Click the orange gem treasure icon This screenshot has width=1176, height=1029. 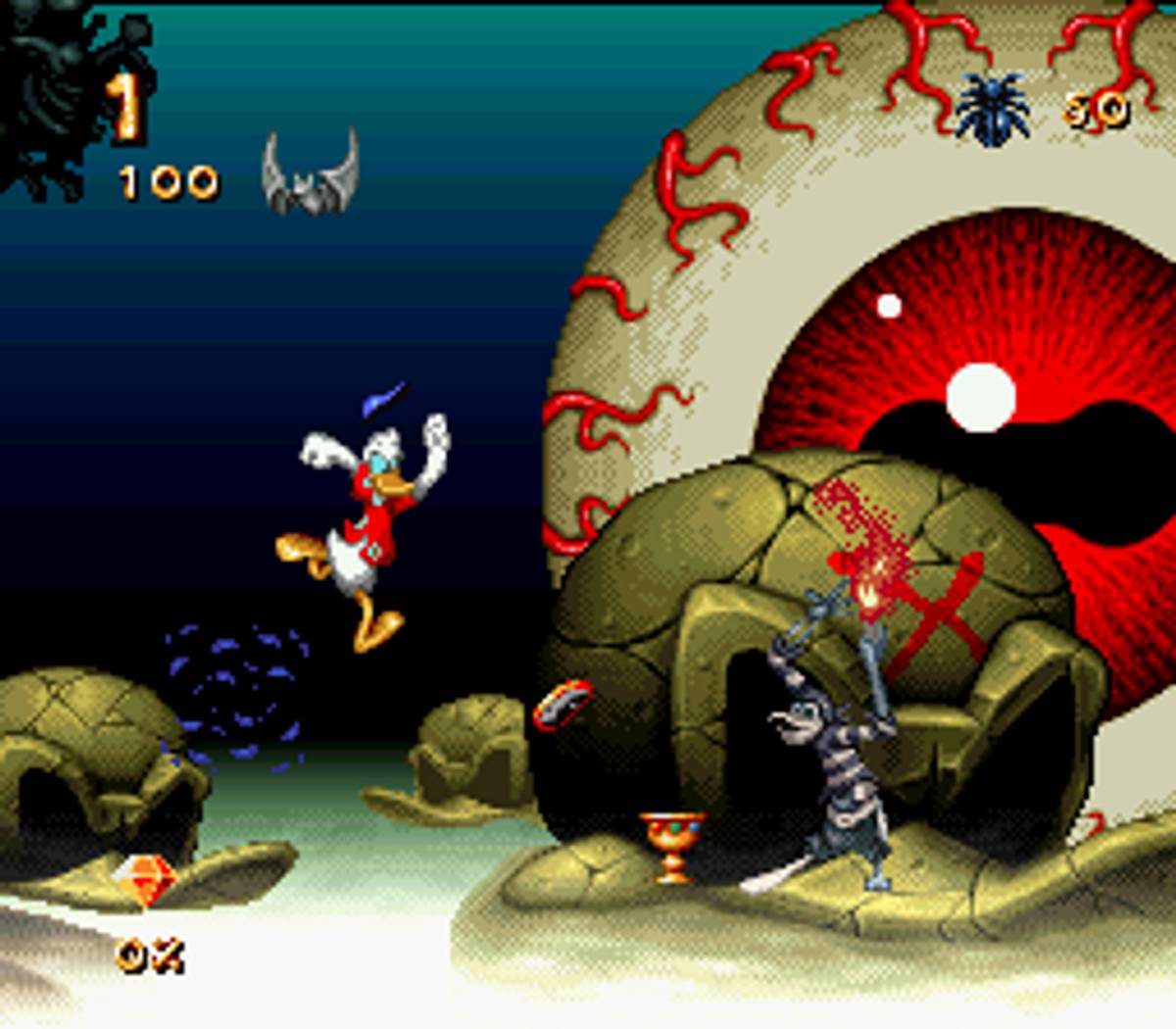pos(143,879)
